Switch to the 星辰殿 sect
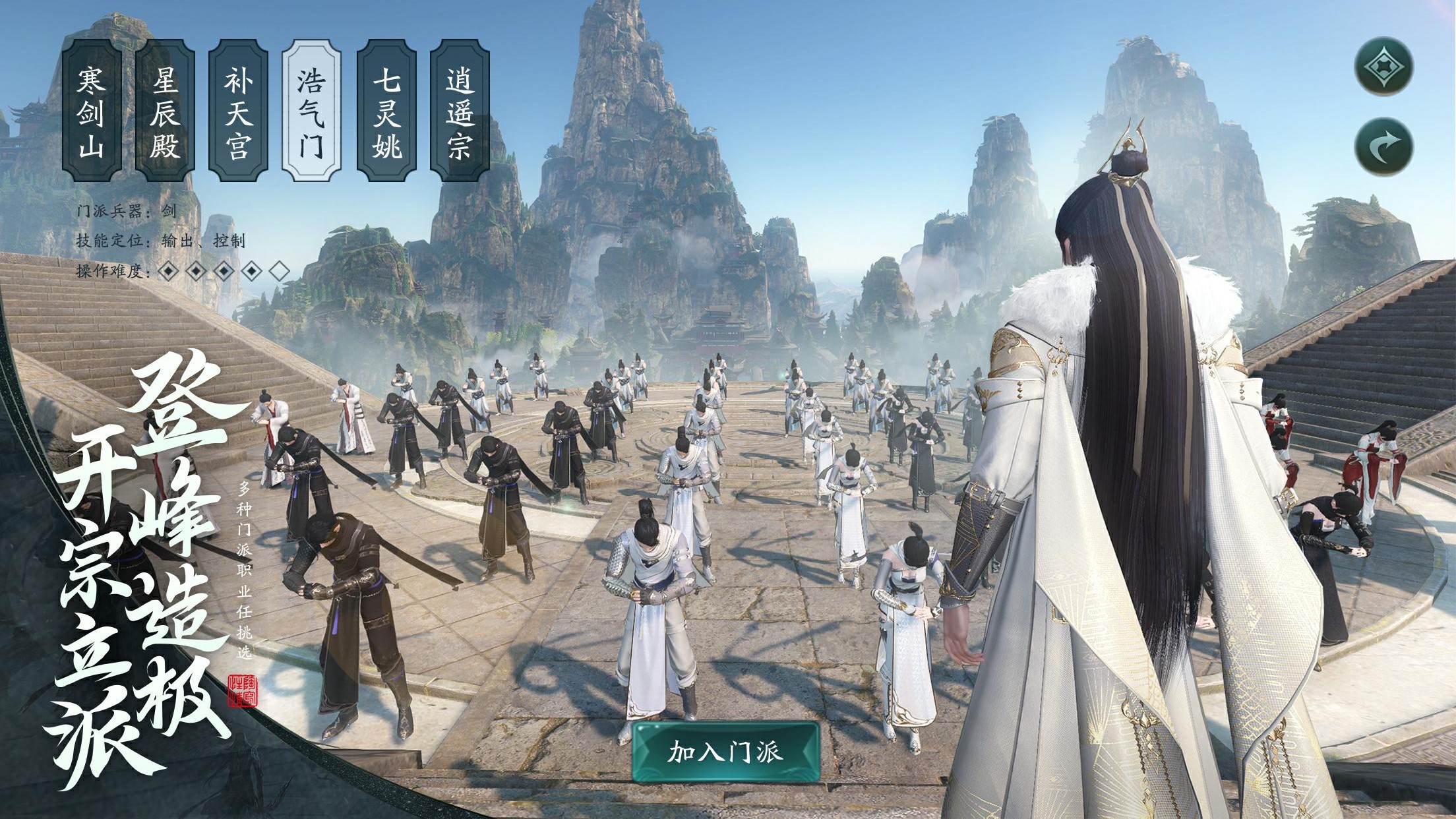This screenshot has height=819, width=1456. pyautogui.click(x=165, y=110)
